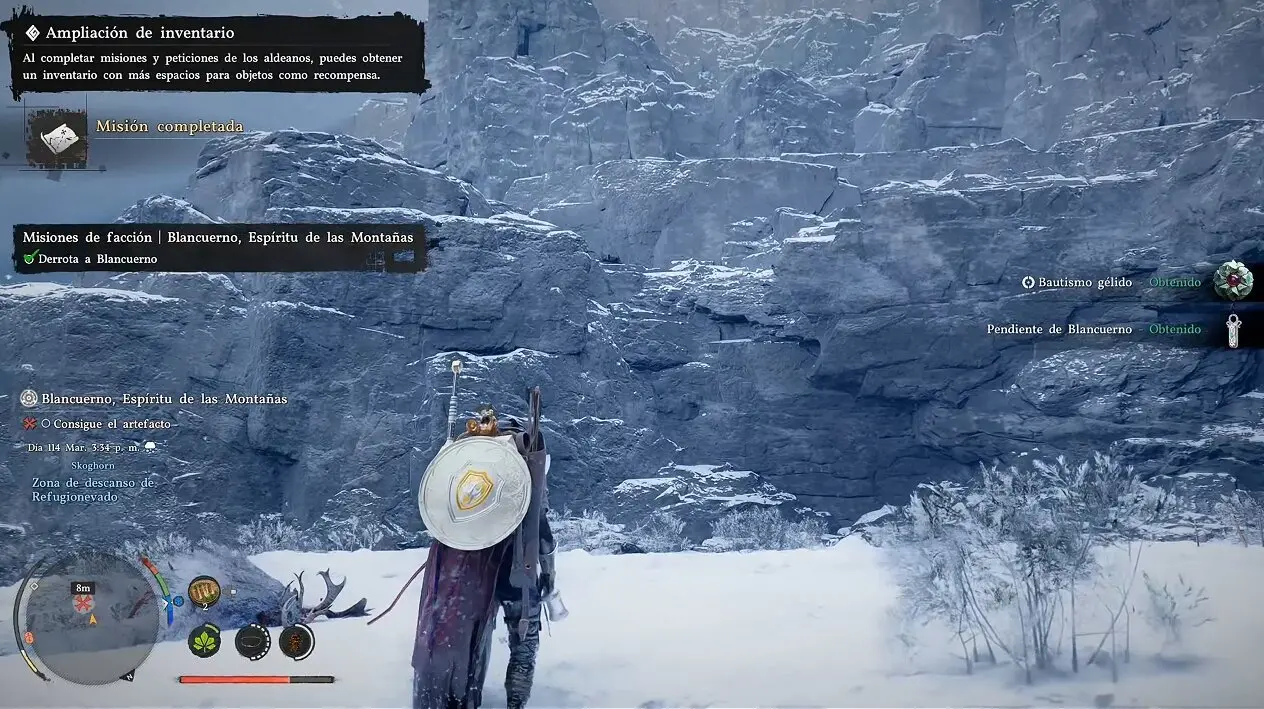This screenshot has width=1264, height=709.
Task: Click the Misión completada map icon
Action: point(57,137)
